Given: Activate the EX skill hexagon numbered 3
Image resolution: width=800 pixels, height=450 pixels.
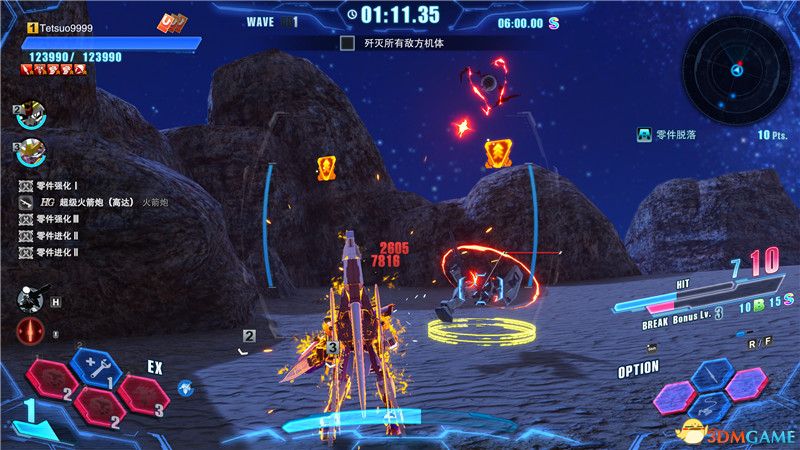Looking at the screenshot, I should coord(143,393).
